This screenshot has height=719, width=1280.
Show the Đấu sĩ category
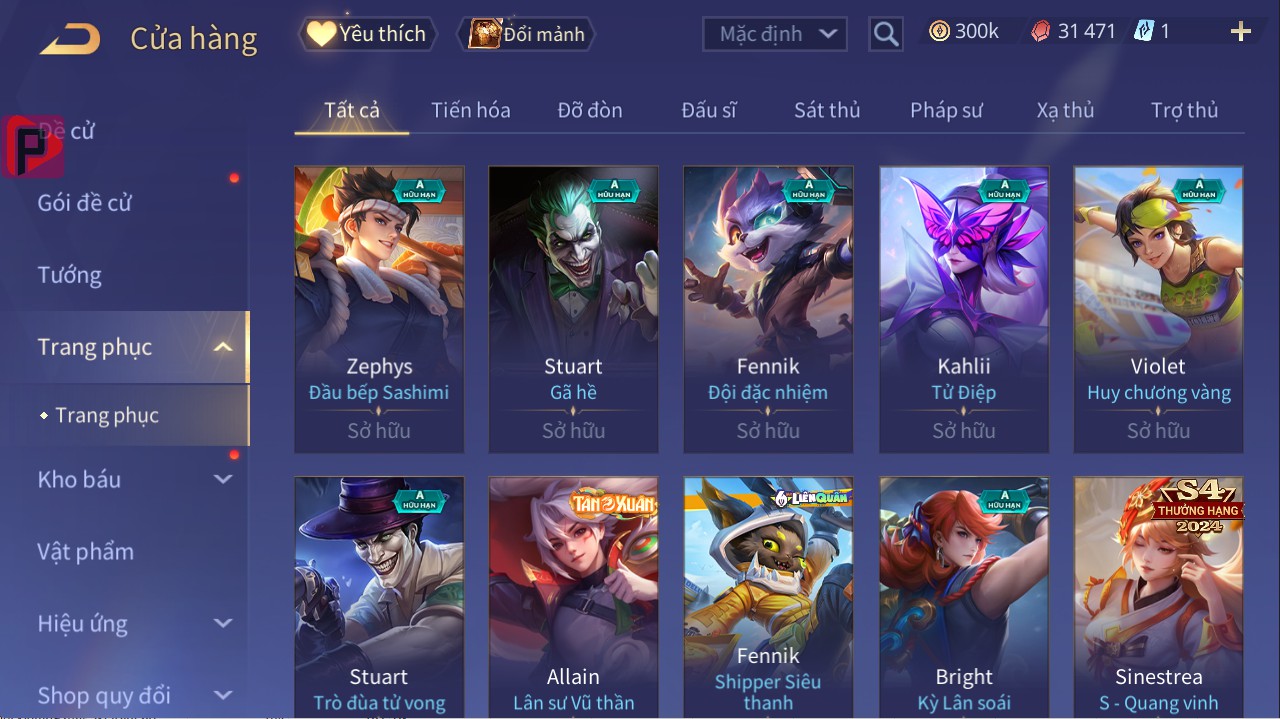[709, 110]
